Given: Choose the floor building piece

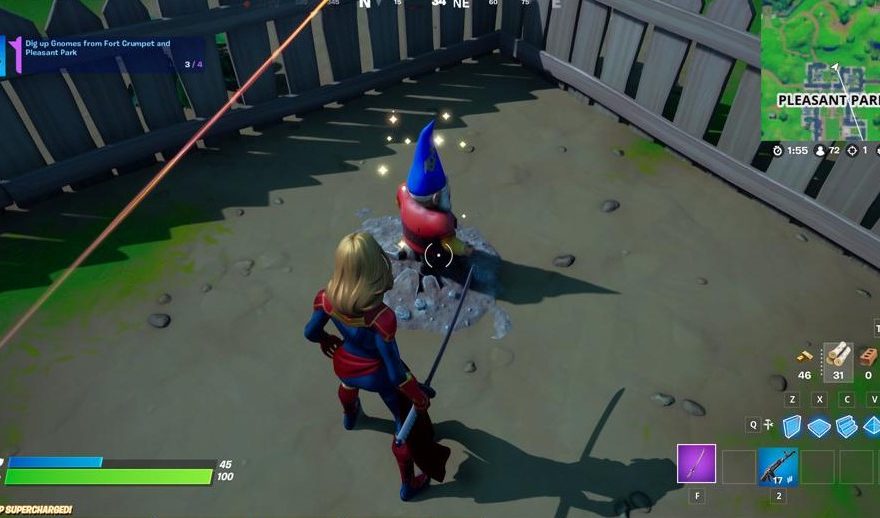Looking at the screenshot, I should (819, 427).
